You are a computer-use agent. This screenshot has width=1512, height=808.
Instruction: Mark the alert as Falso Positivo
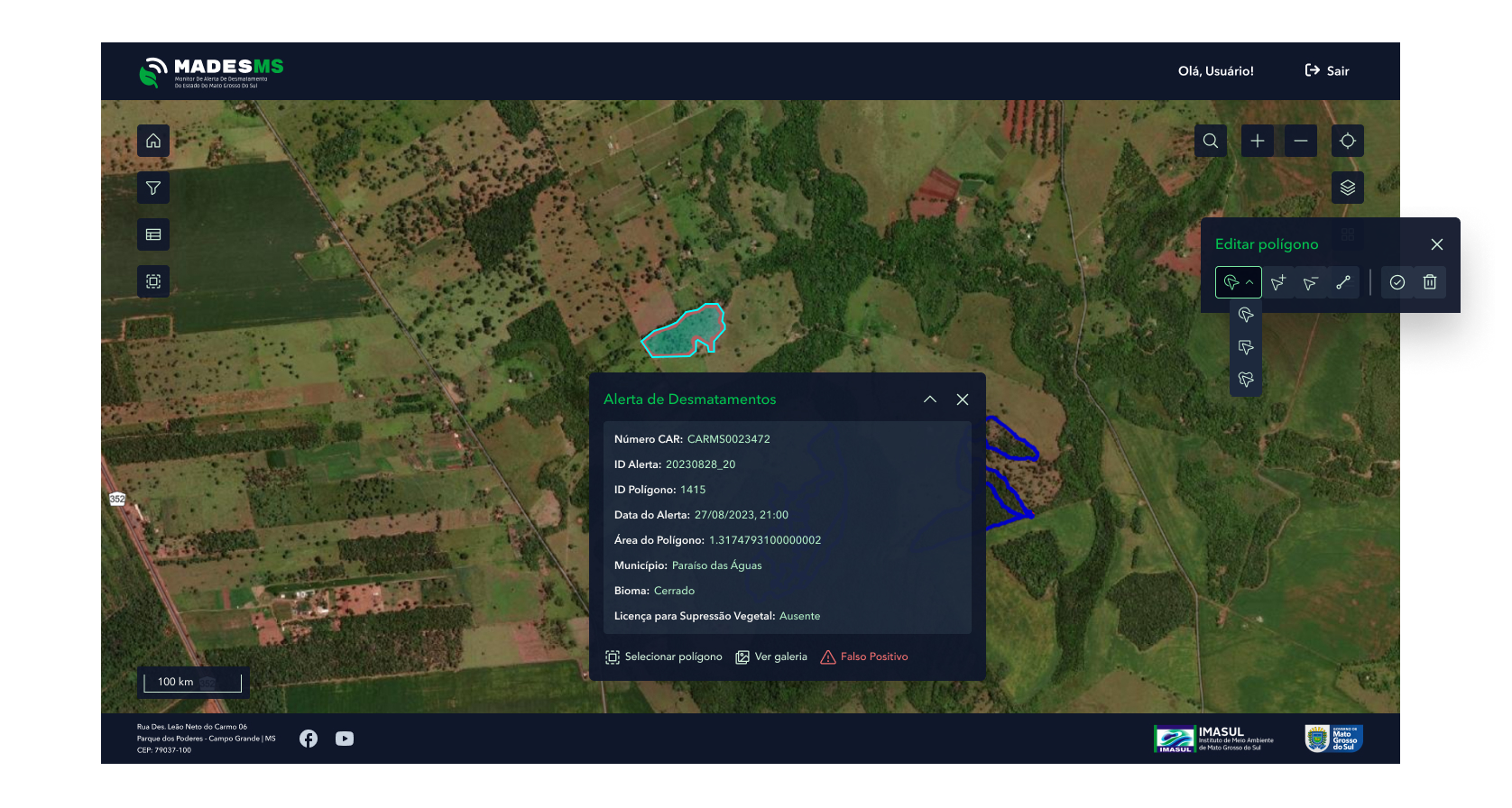[x=863, y=656]
